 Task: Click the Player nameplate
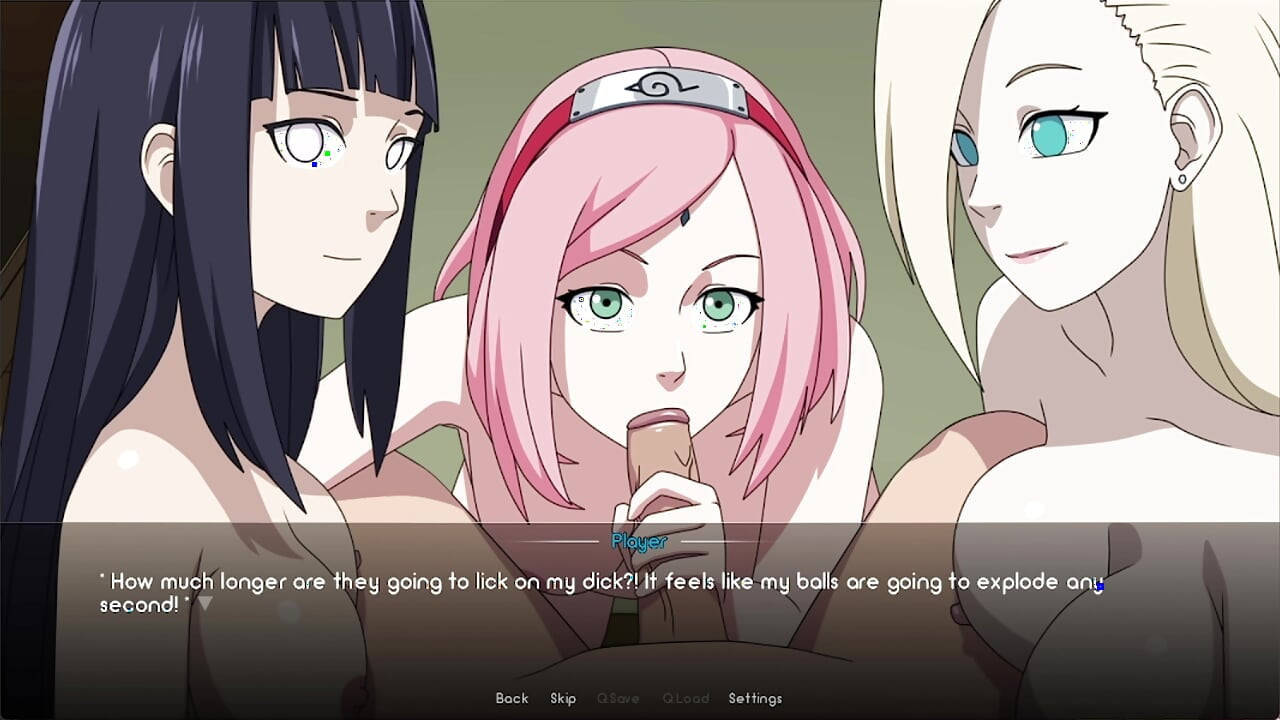[x=639, y=542]
